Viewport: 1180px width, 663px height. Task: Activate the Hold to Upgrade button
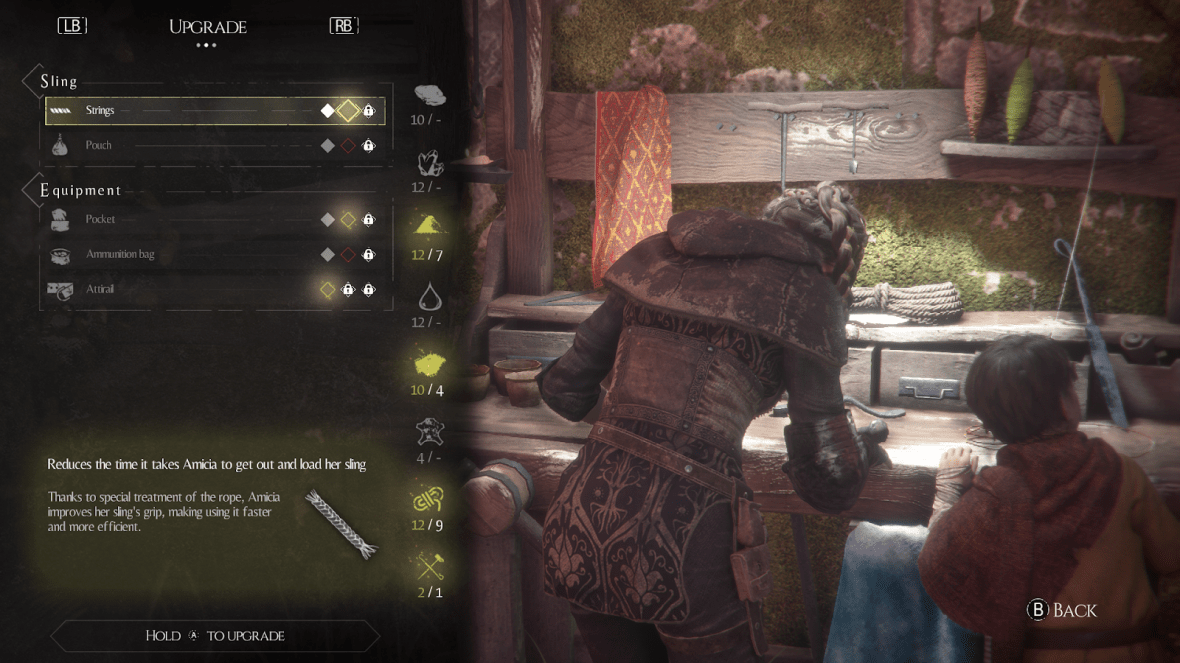tap(215, 636)
